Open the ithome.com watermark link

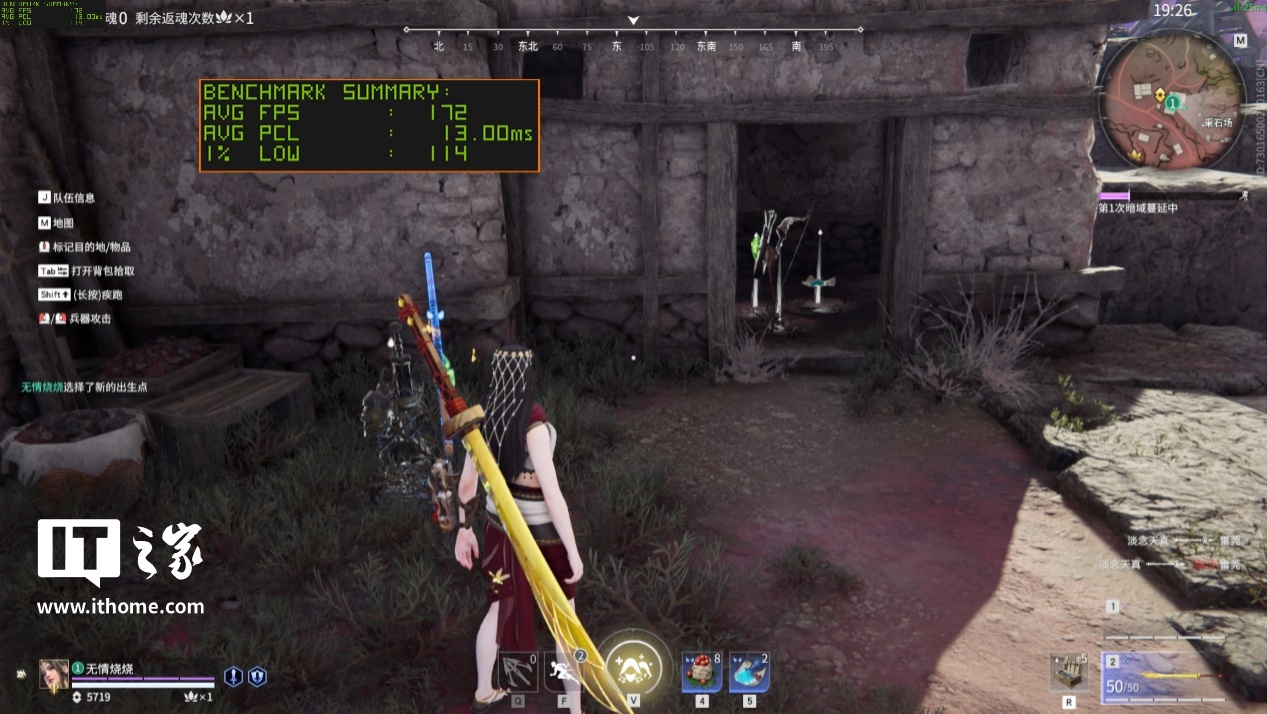click(x=120, y=606)
